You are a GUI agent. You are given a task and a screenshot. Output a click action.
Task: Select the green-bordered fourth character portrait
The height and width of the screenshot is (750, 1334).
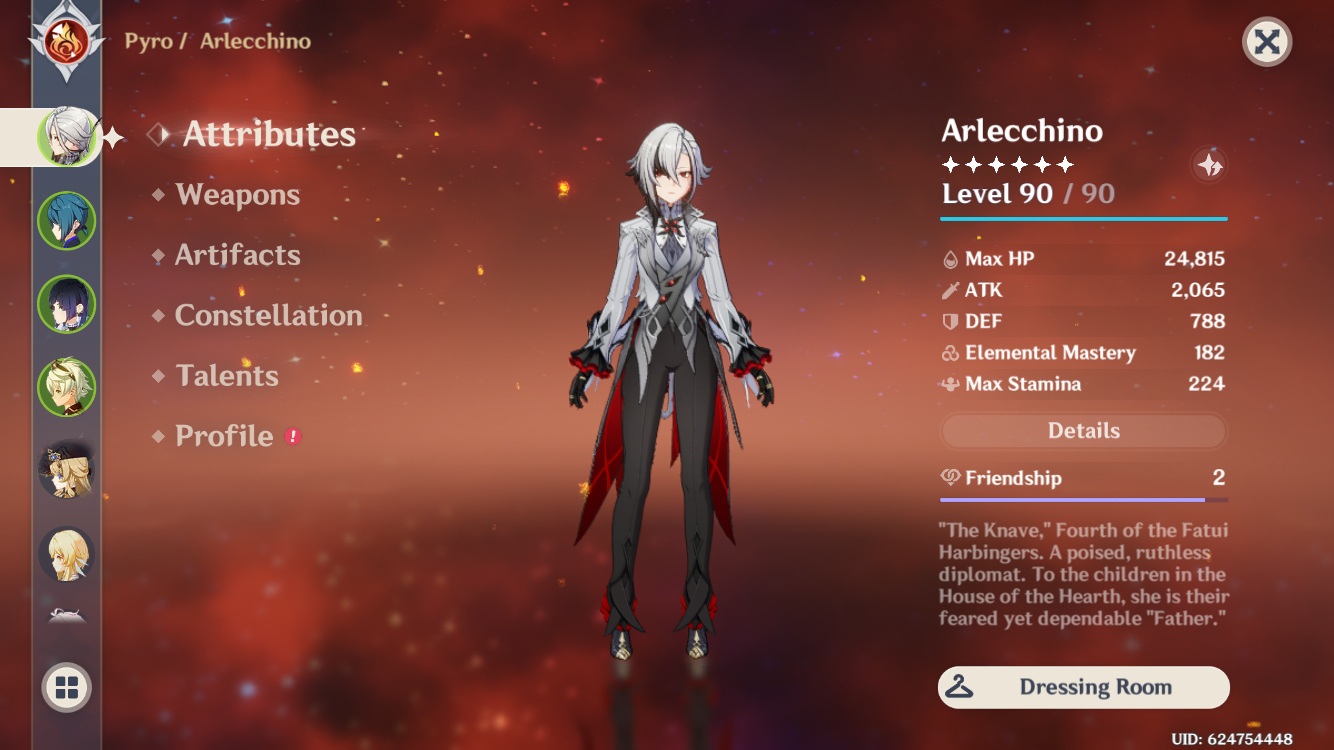point(66,389)
